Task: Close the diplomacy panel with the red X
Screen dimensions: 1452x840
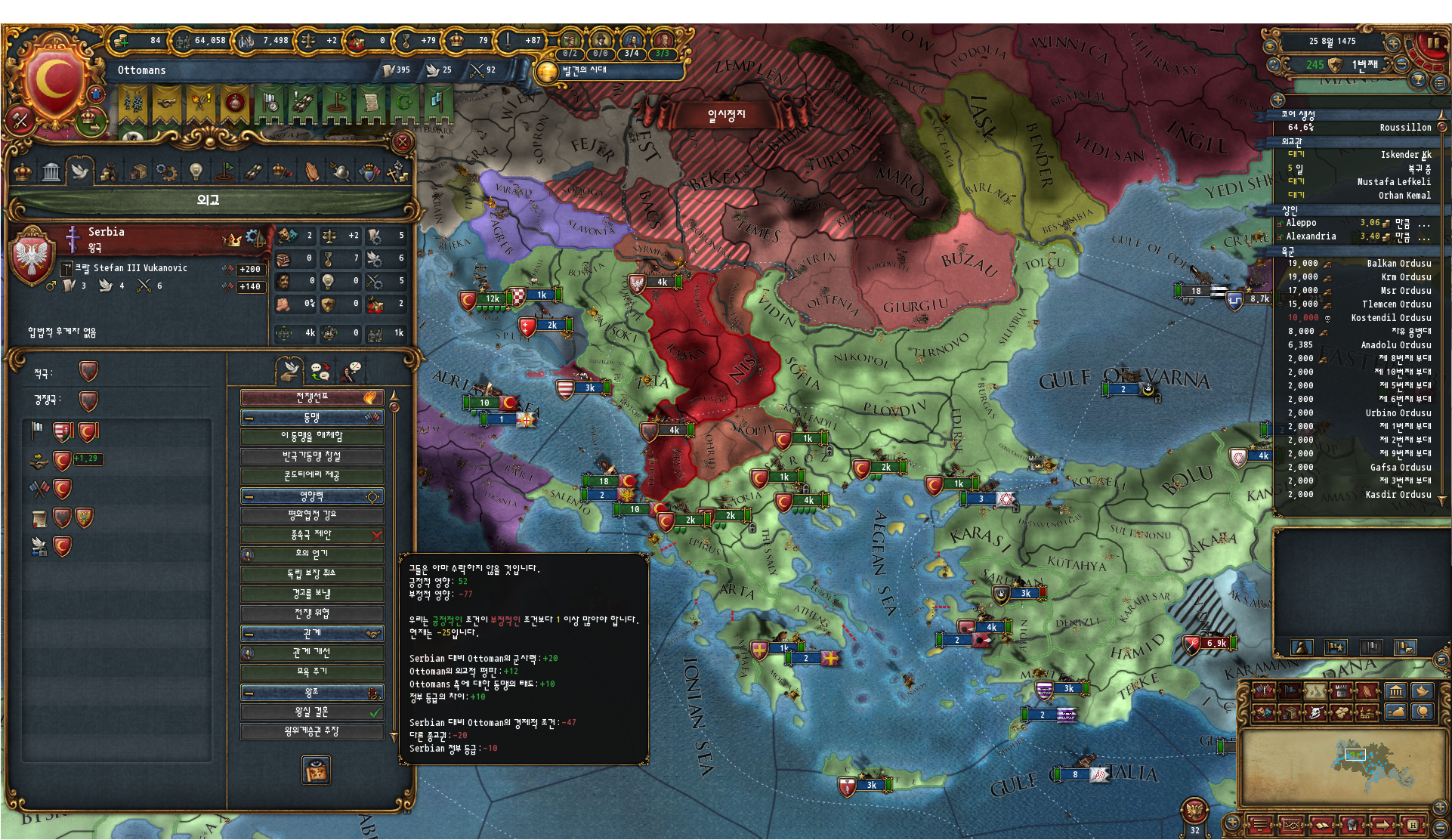Action: point(403,142)
